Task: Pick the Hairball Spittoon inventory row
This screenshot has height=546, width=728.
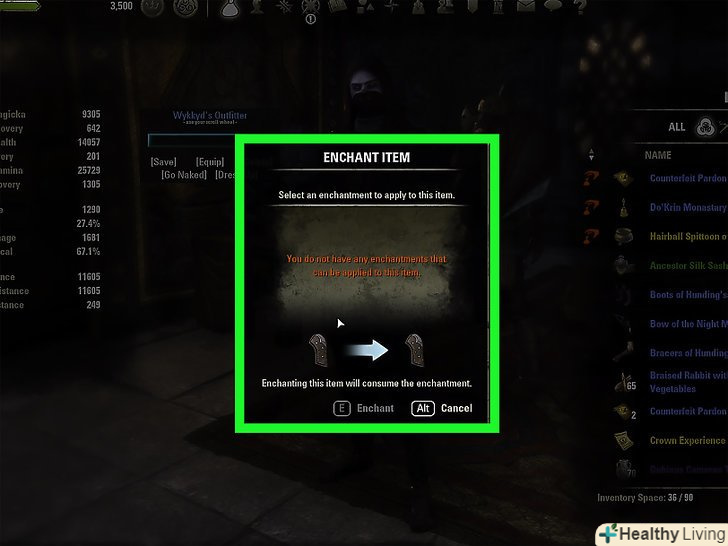Action: 686,237
